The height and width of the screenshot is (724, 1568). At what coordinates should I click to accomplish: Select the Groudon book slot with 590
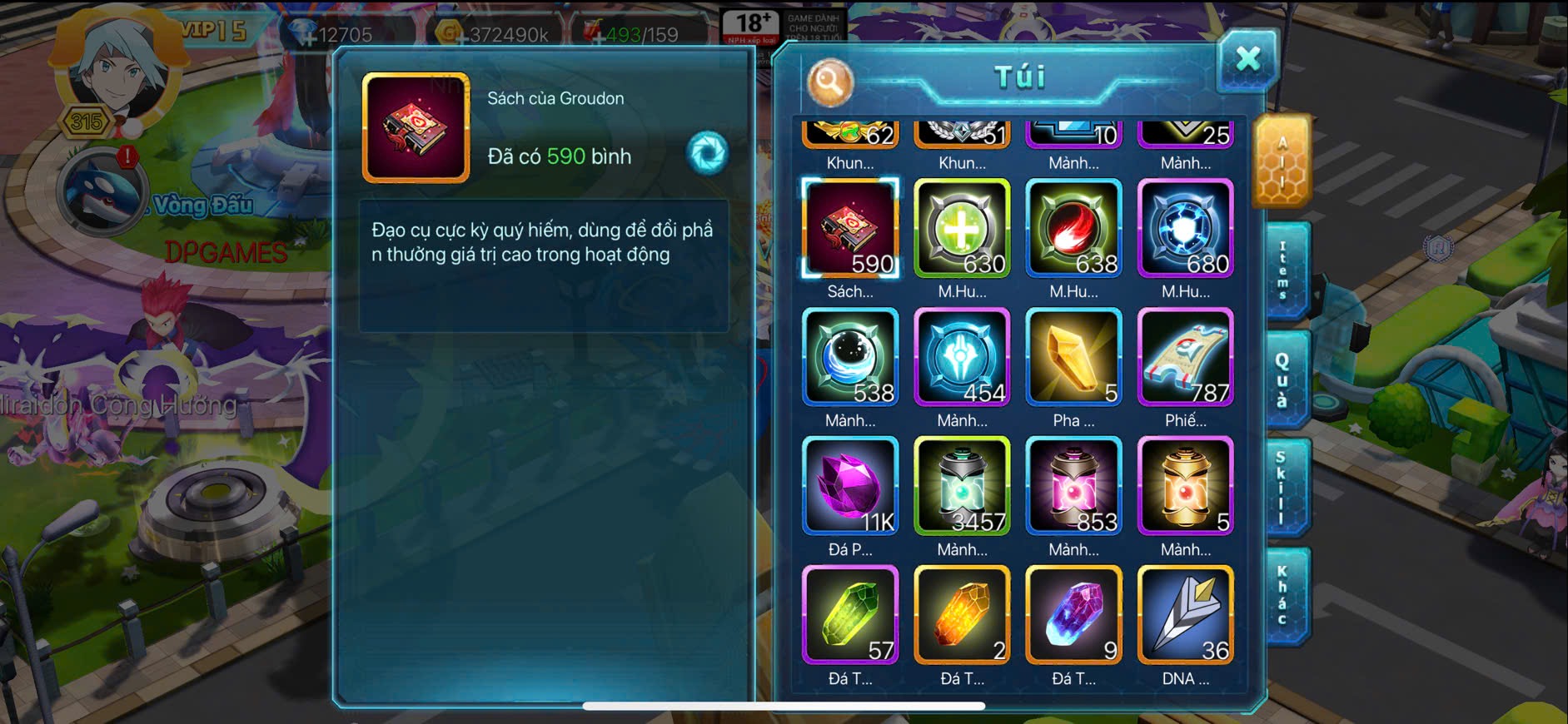tap(850, 228)
